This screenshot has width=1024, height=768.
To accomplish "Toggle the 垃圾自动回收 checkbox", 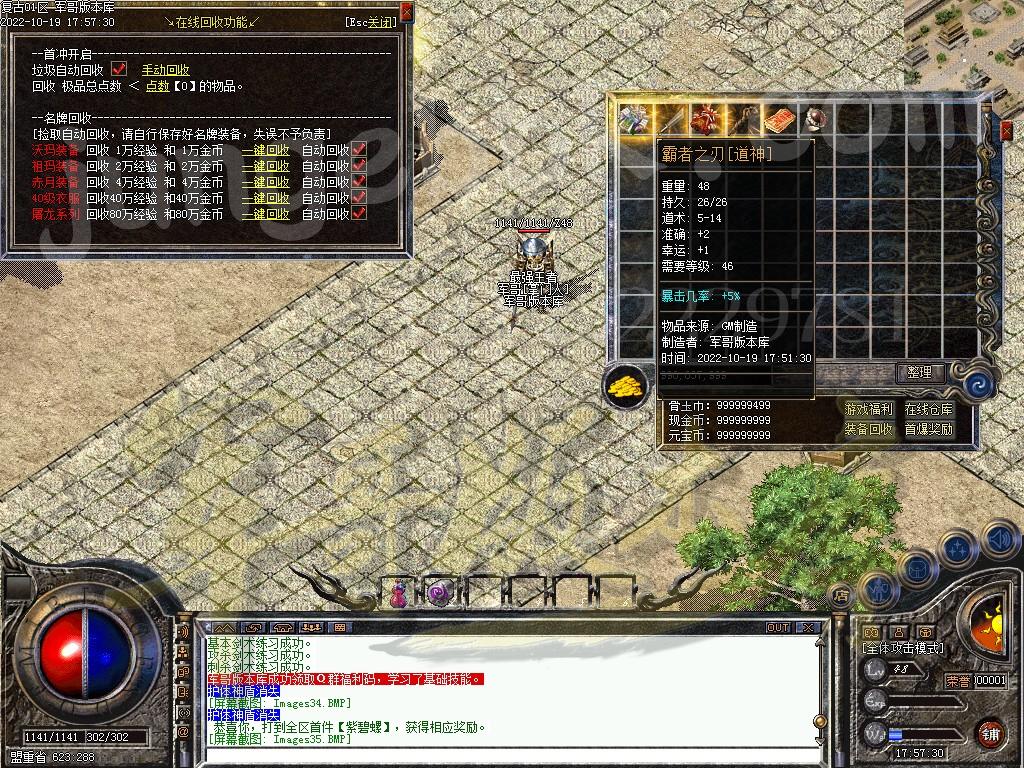I will tap(120, 69).
